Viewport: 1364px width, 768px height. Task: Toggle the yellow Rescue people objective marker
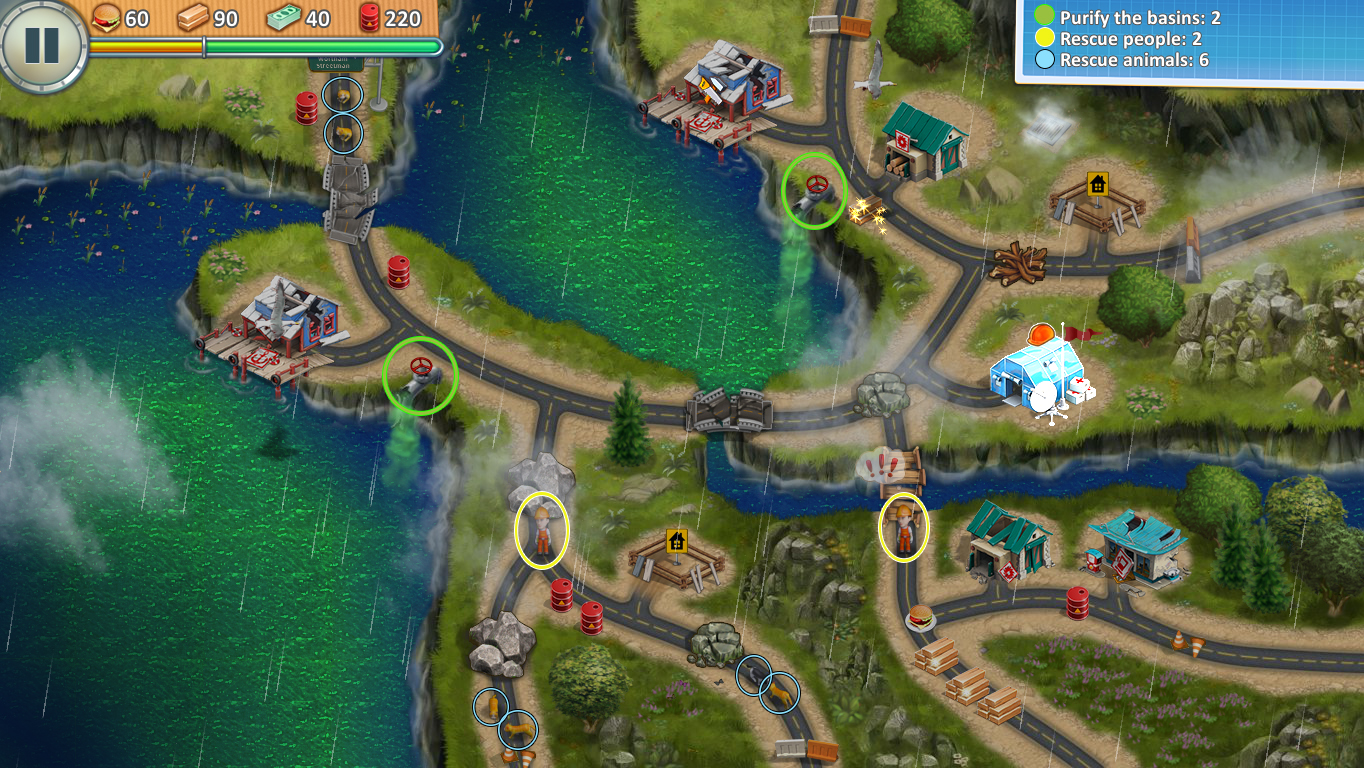click(x=1046, y=38)
